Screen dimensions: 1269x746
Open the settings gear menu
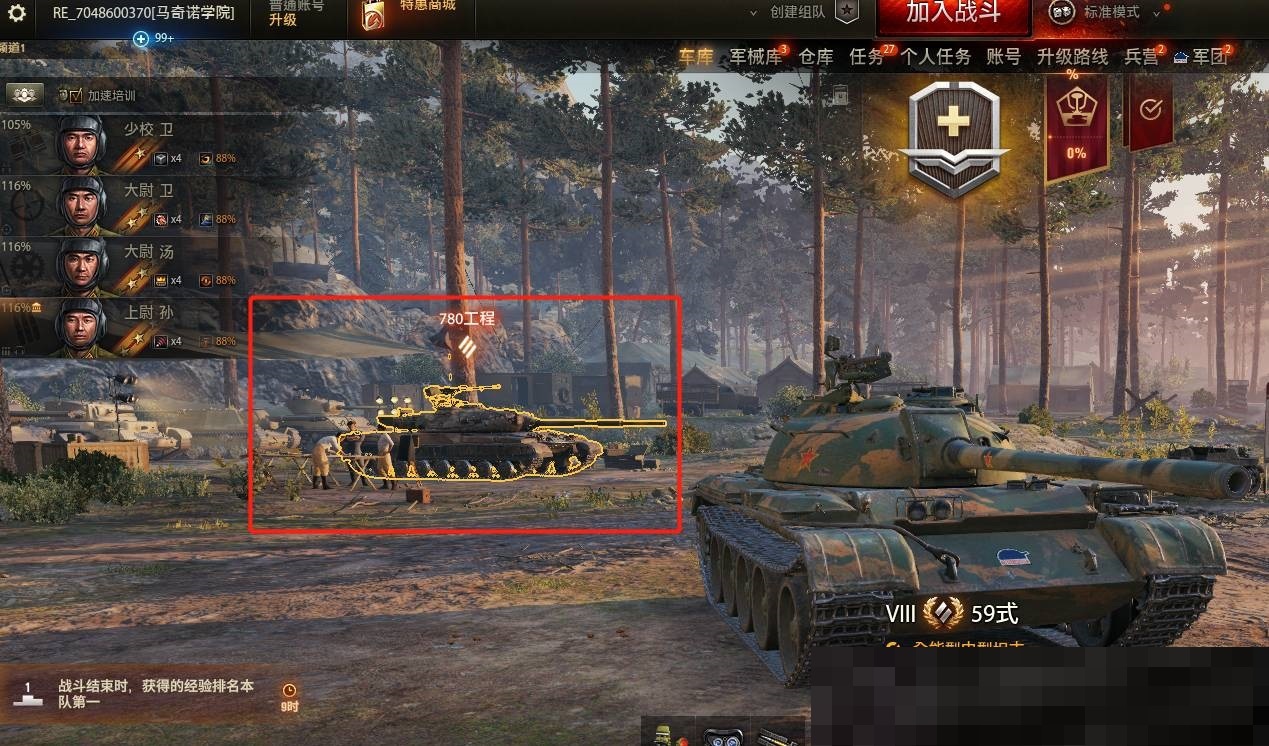coord(17,13)
